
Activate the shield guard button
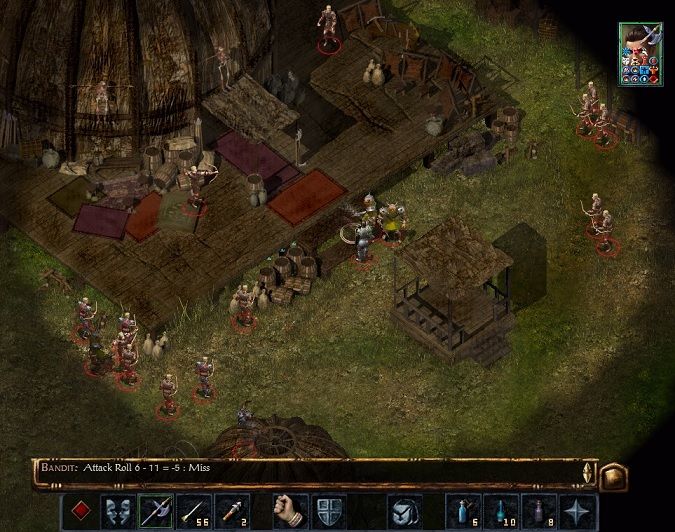pyautogui.click(x=327, y=511)
